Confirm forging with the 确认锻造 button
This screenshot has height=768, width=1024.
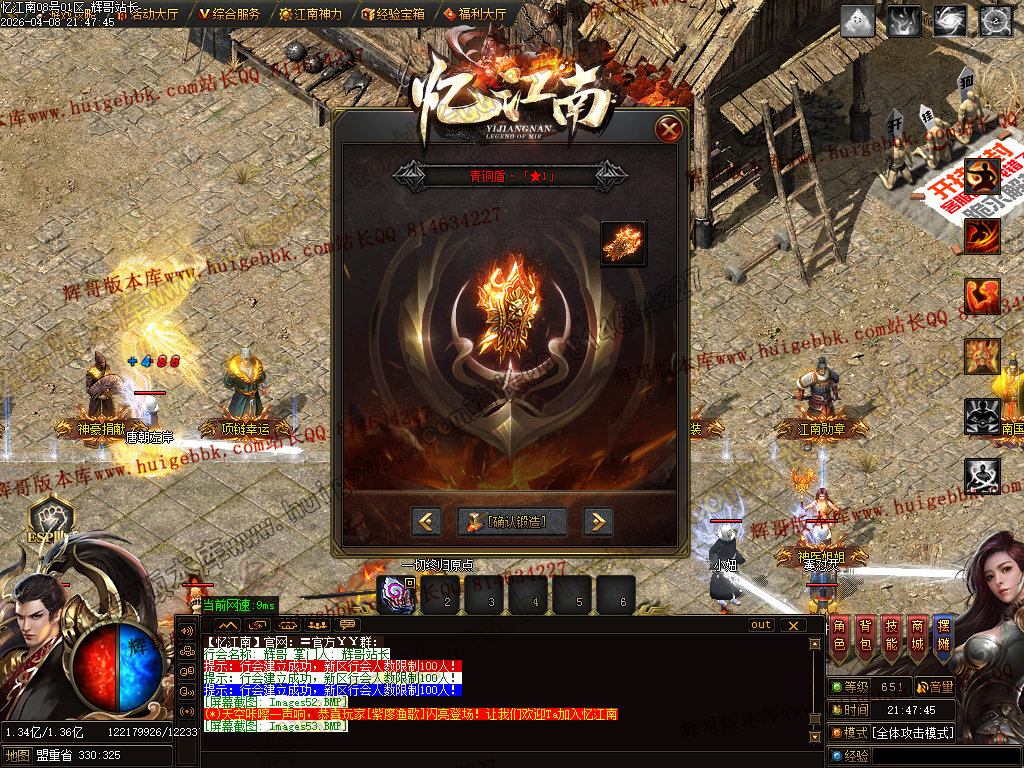click(x=512, y=521)
